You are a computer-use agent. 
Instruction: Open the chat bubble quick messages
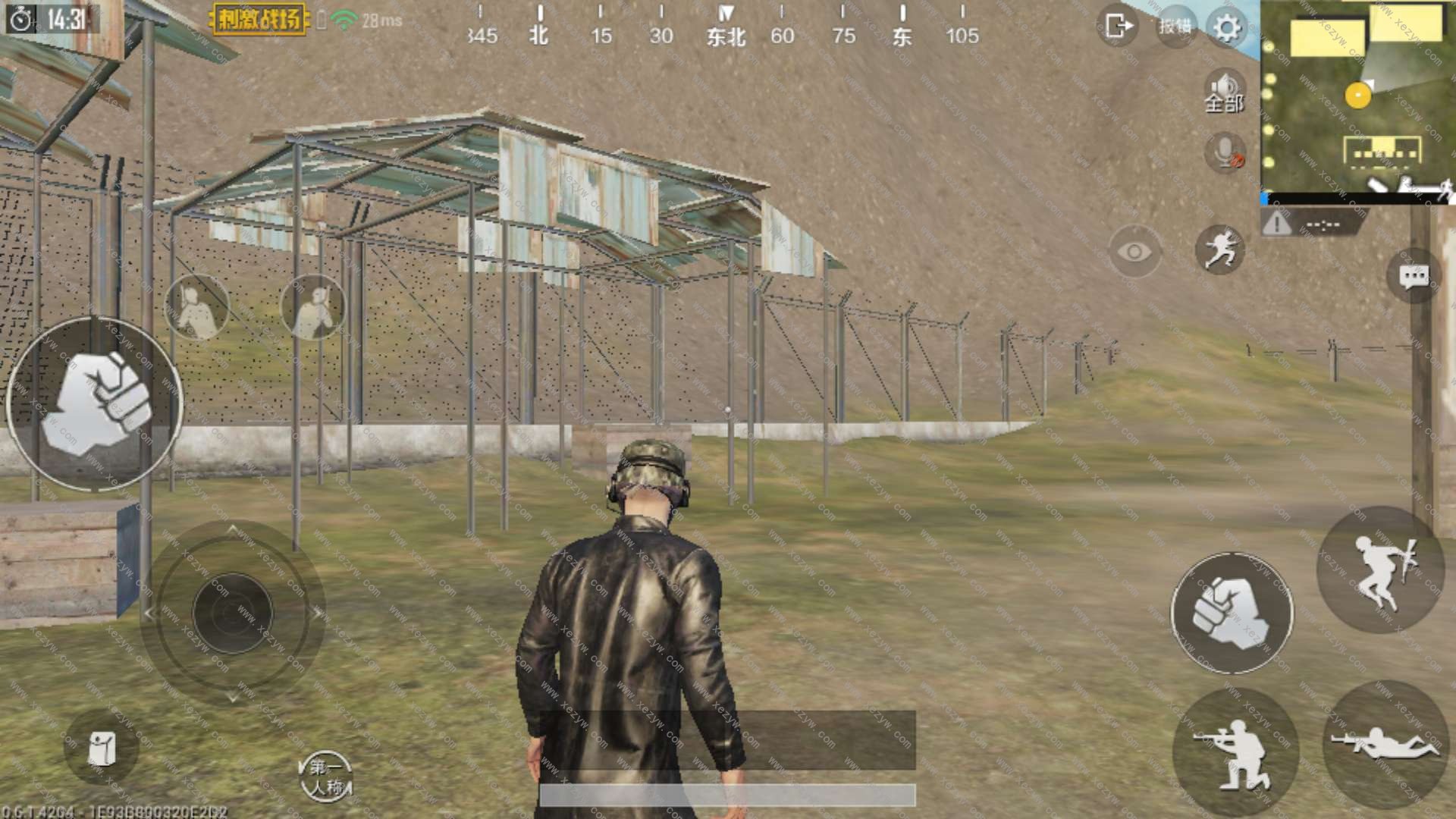point(1414,277)
